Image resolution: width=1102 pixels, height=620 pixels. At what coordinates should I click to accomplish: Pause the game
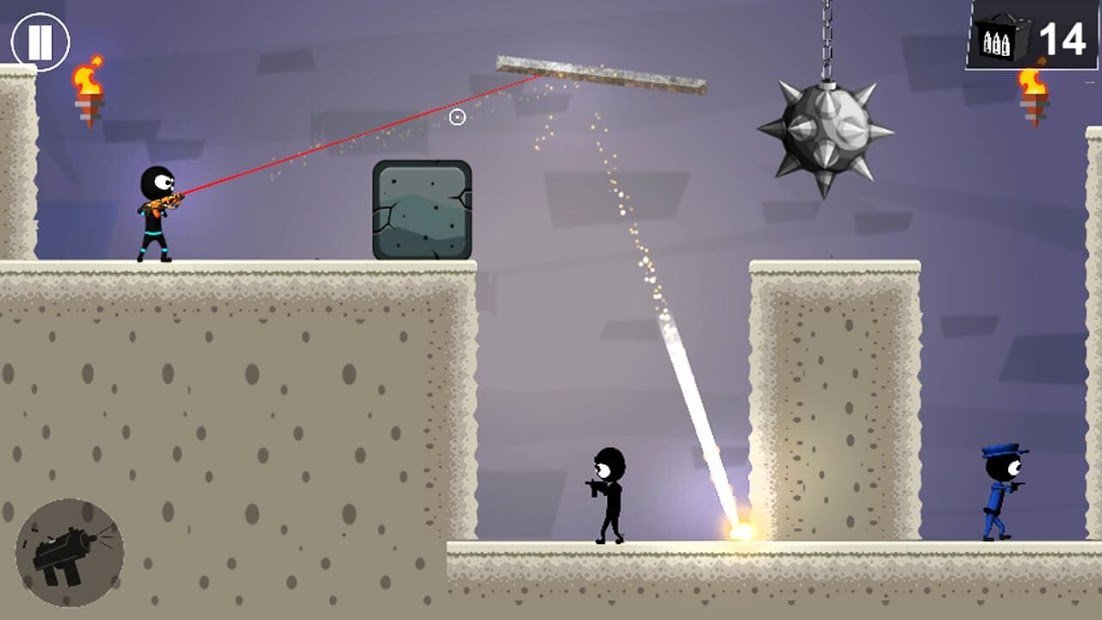point(40,42)
